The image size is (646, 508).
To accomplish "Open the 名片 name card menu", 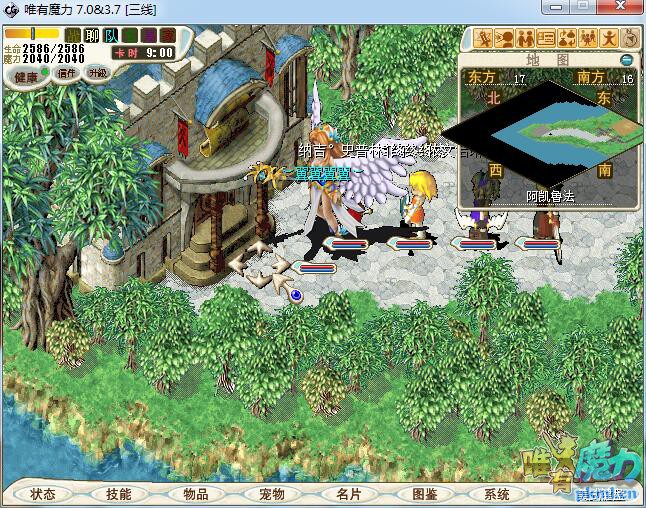I will [348, 494].
